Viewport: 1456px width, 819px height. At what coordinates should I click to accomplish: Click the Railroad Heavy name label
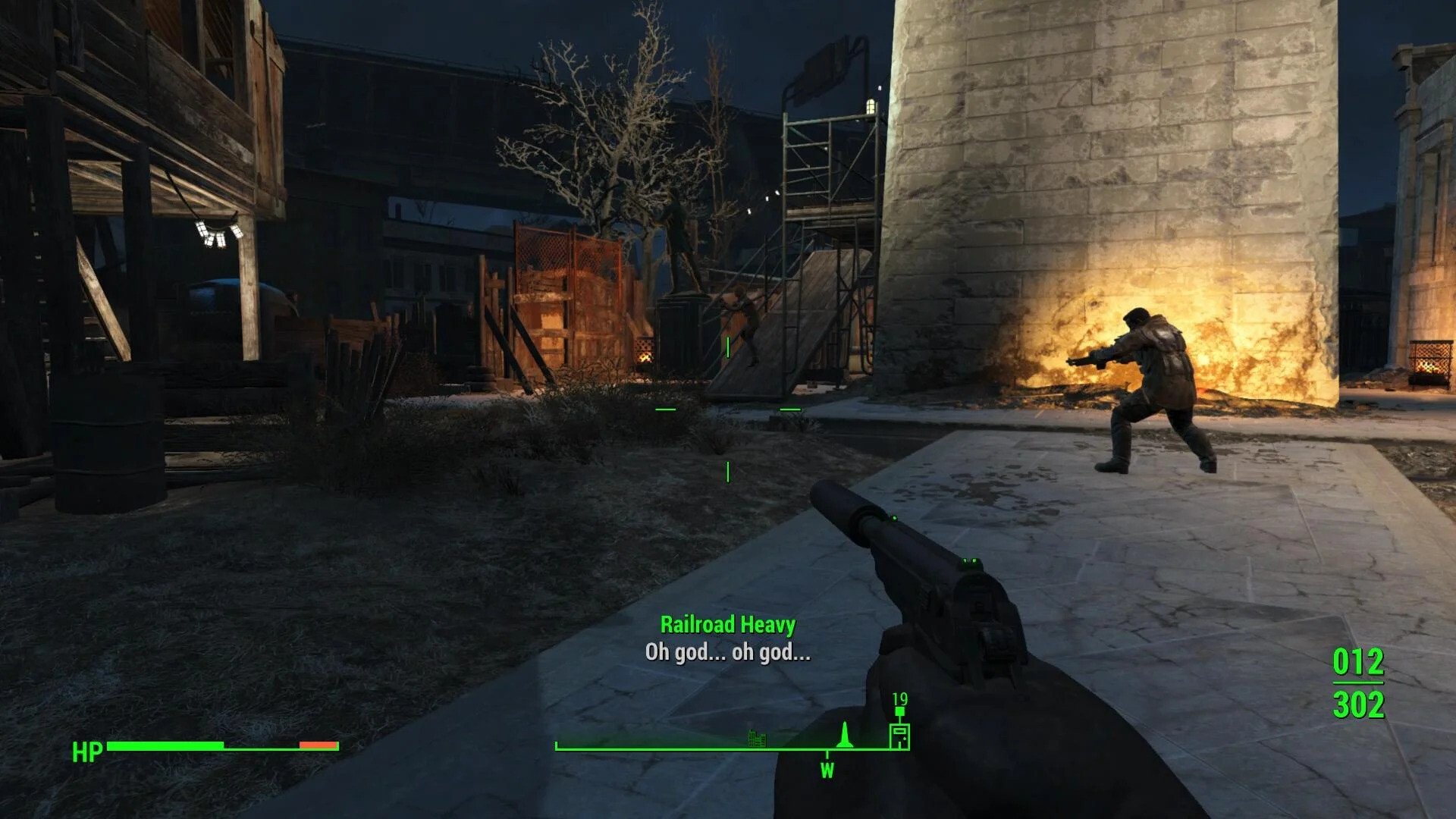(x=730, y=625)
